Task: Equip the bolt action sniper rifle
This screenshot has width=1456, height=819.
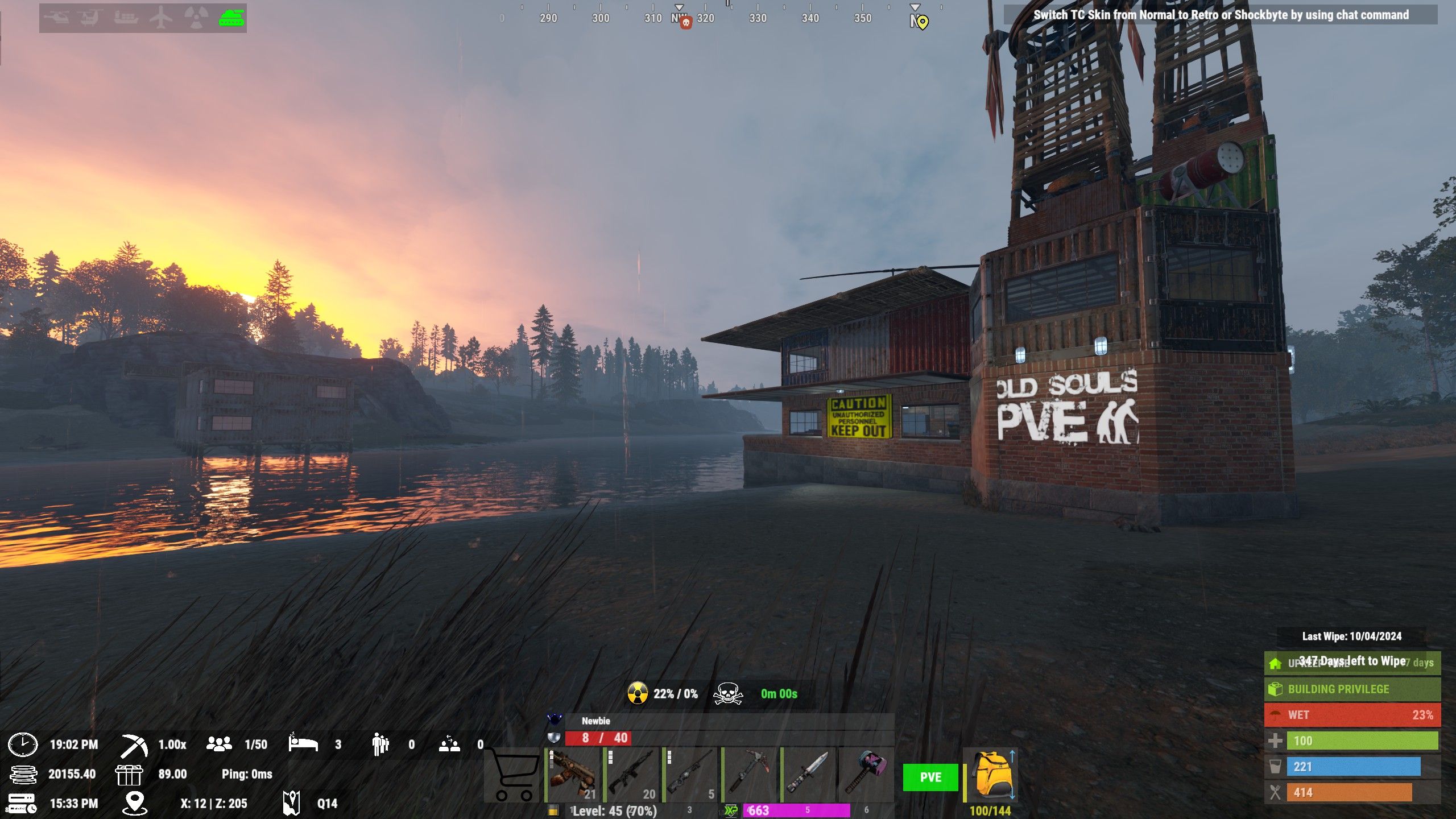Action: point(690,775)
